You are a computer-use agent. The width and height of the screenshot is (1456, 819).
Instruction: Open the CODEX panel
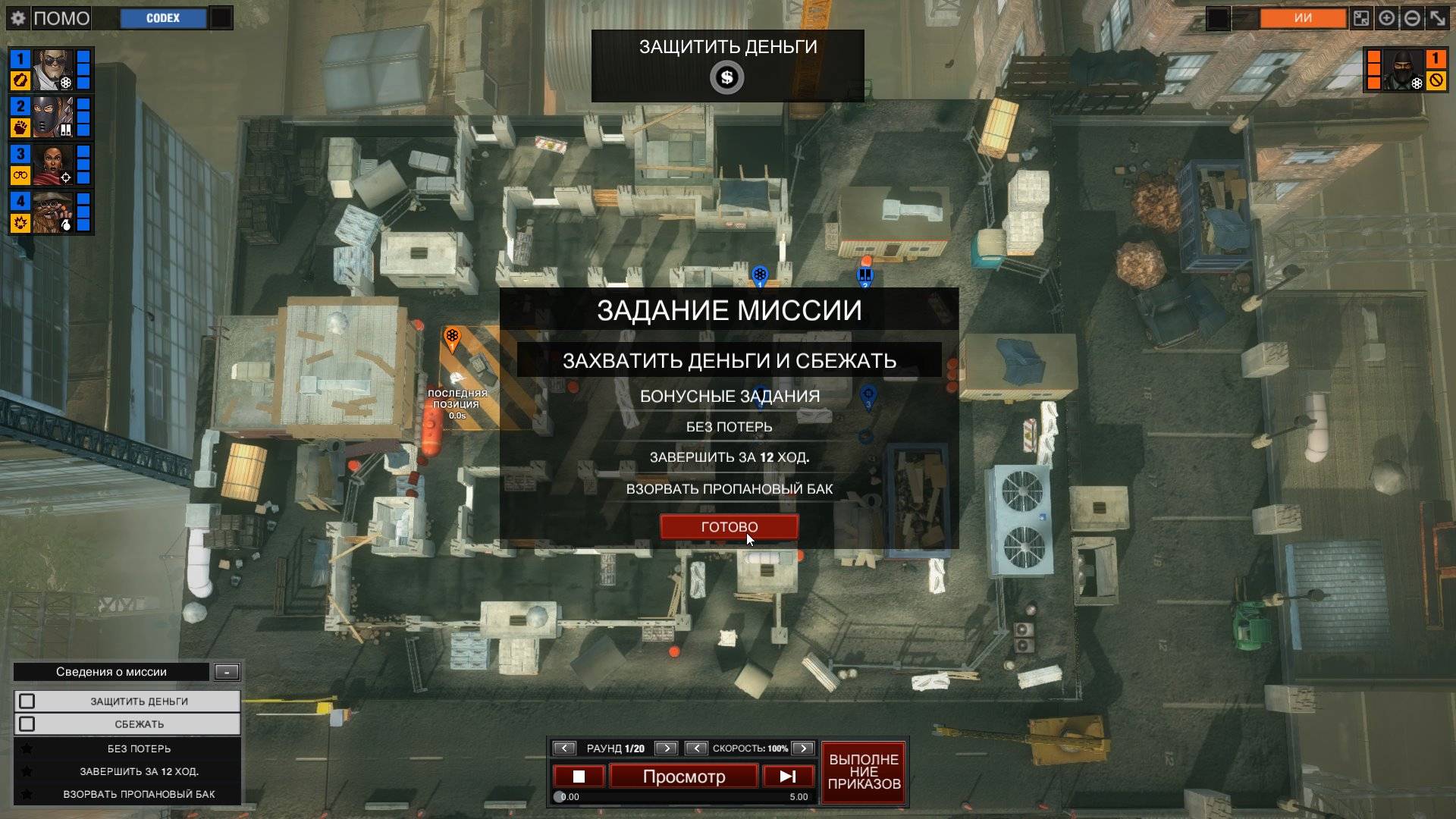coord(163,18)
